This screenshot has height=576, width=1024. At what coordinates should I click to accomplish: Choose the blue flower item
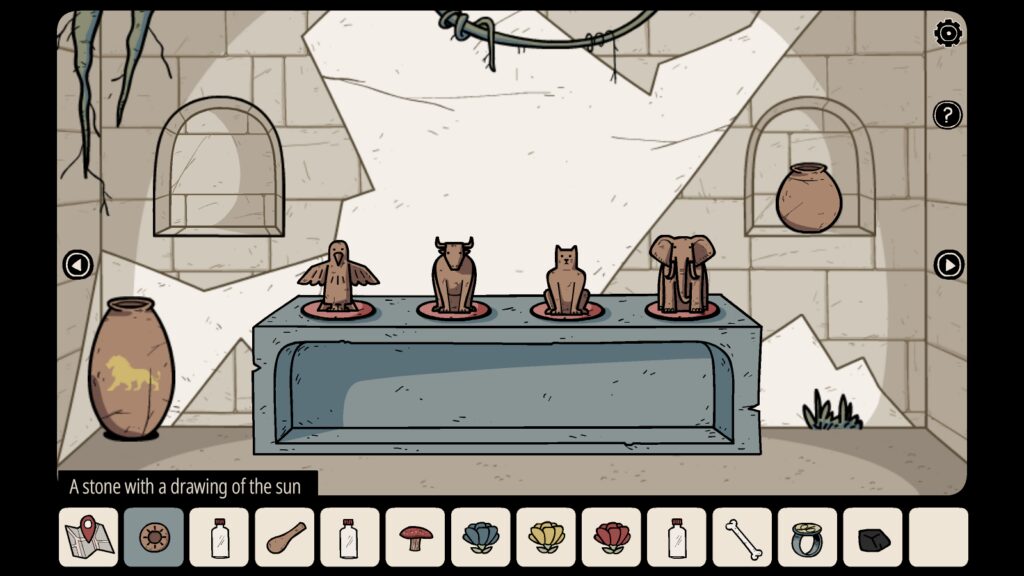click(x=481, y=537)
